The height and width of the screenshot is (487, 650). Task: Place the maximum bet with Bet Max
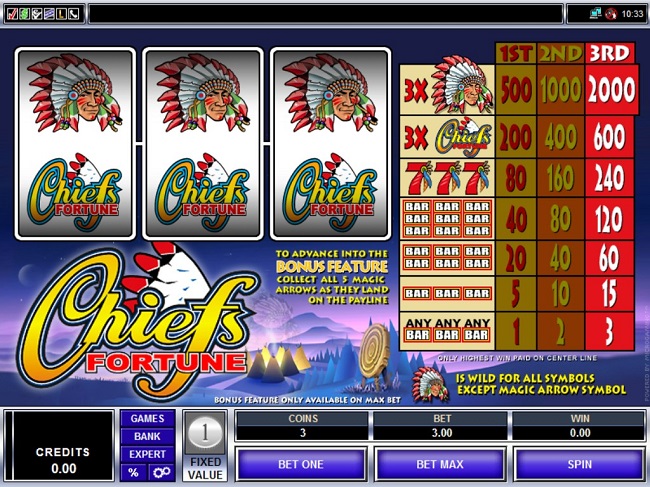click(439, 464)
